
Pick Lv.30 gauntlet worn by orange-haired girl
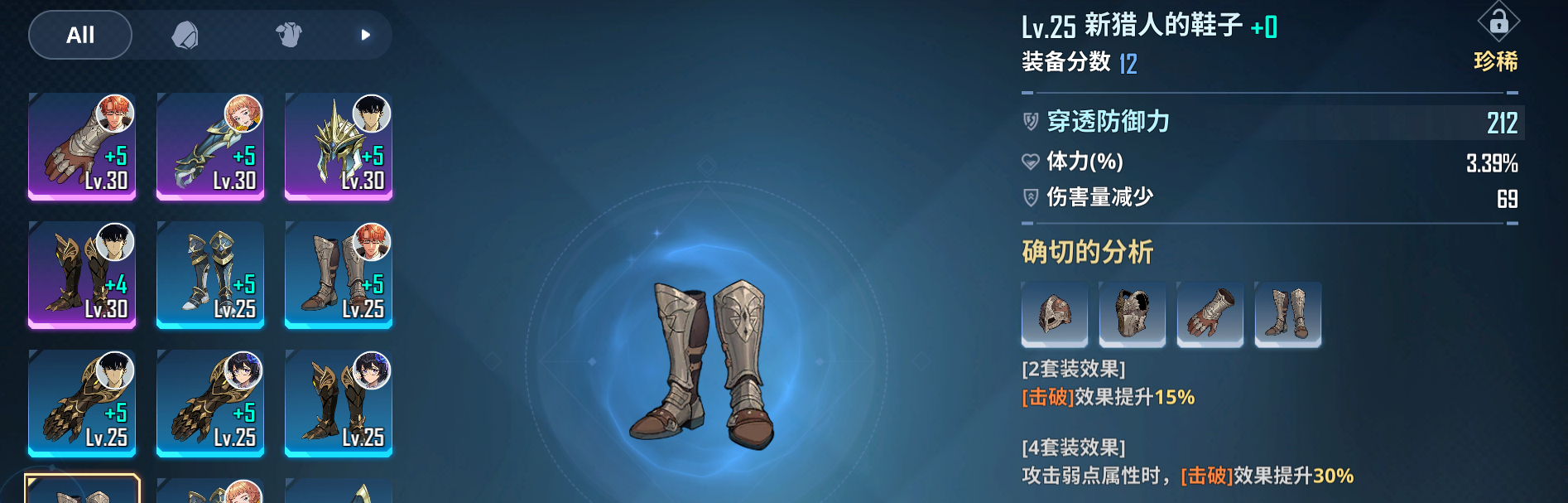pos(210,147)
